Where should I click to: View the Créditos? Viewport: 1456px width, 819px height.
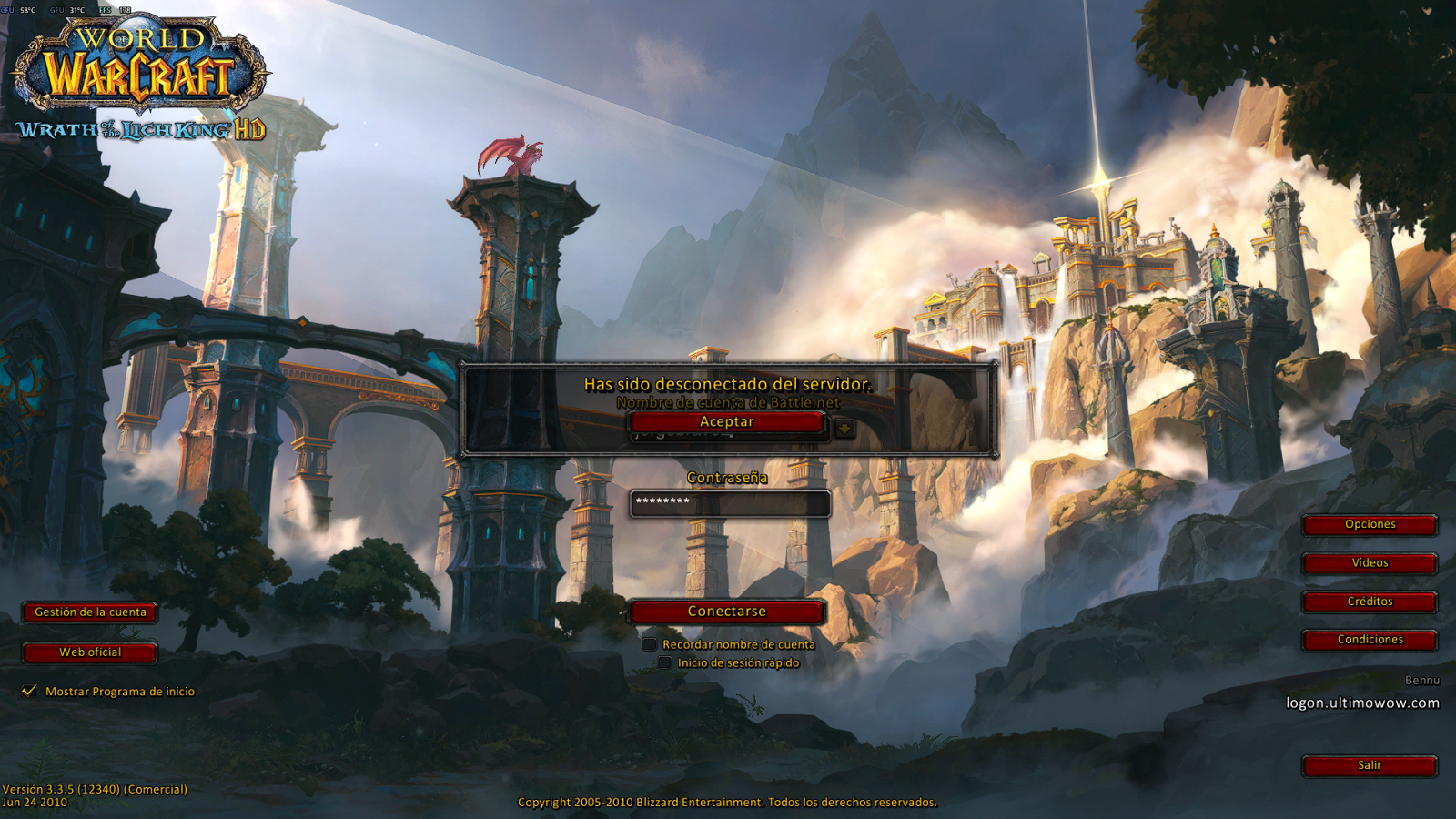(1370, 602)
